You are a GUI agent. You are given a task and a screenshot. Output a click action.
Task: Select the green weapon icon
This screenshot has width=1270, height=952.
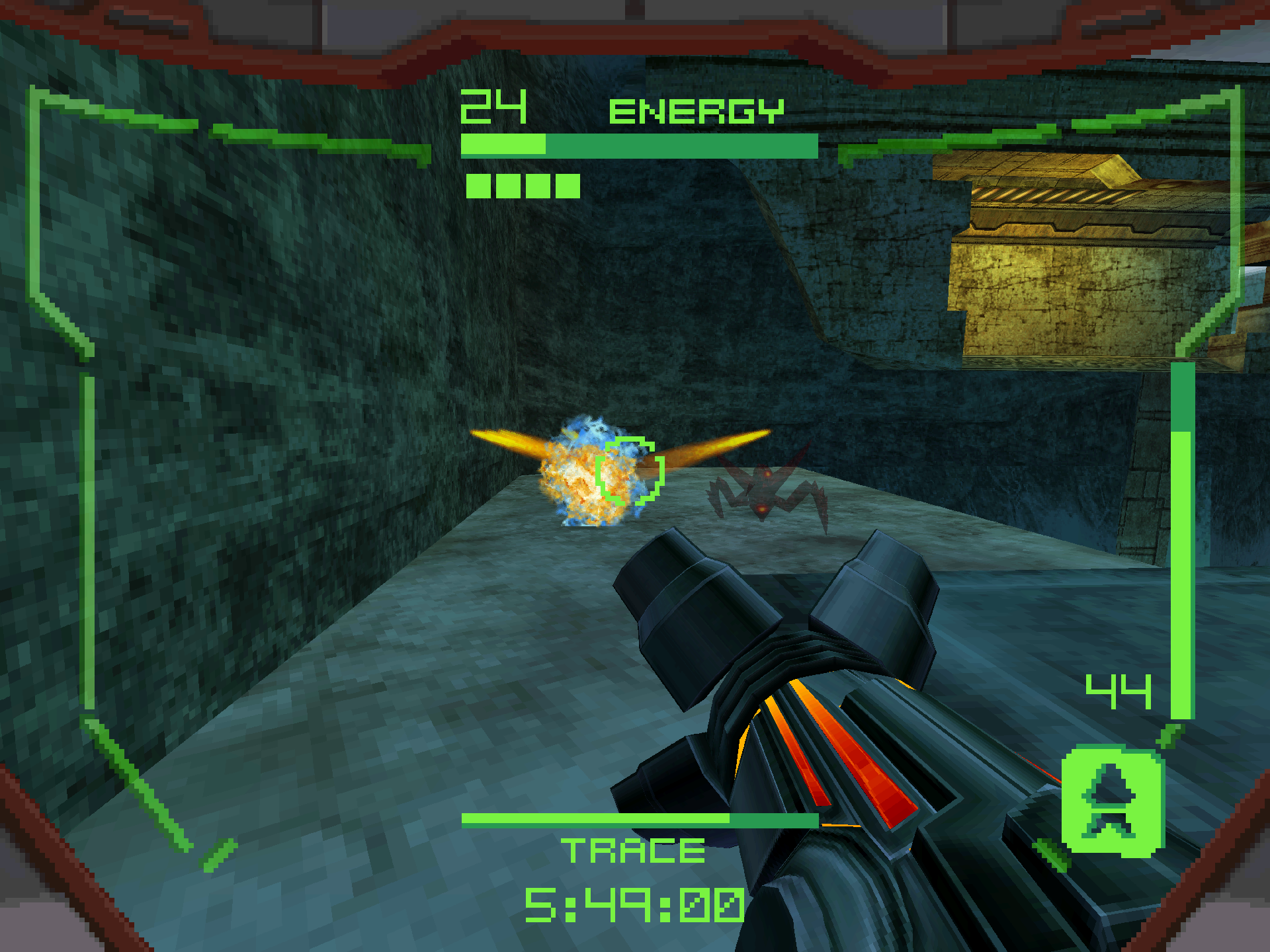[x=1112, y=801]
